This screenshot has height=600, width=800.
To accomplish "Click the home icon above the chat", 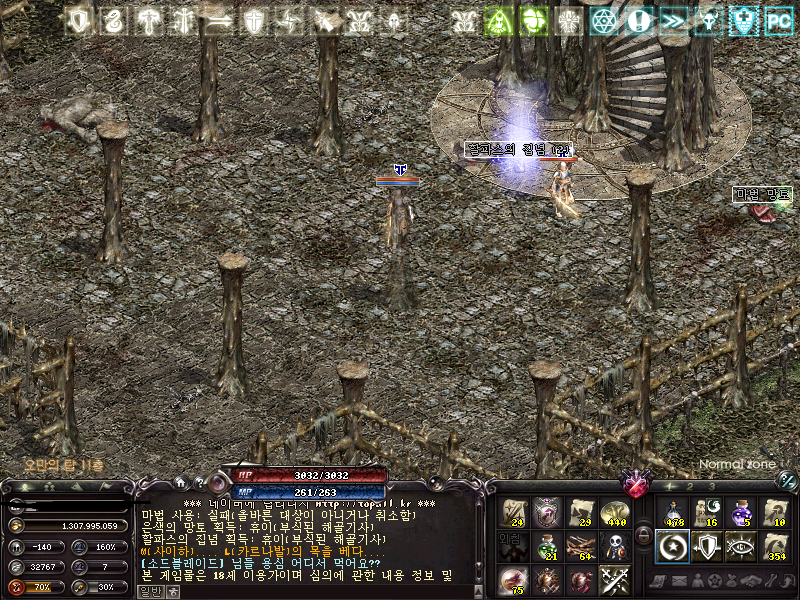I will [x=180, y=483].
